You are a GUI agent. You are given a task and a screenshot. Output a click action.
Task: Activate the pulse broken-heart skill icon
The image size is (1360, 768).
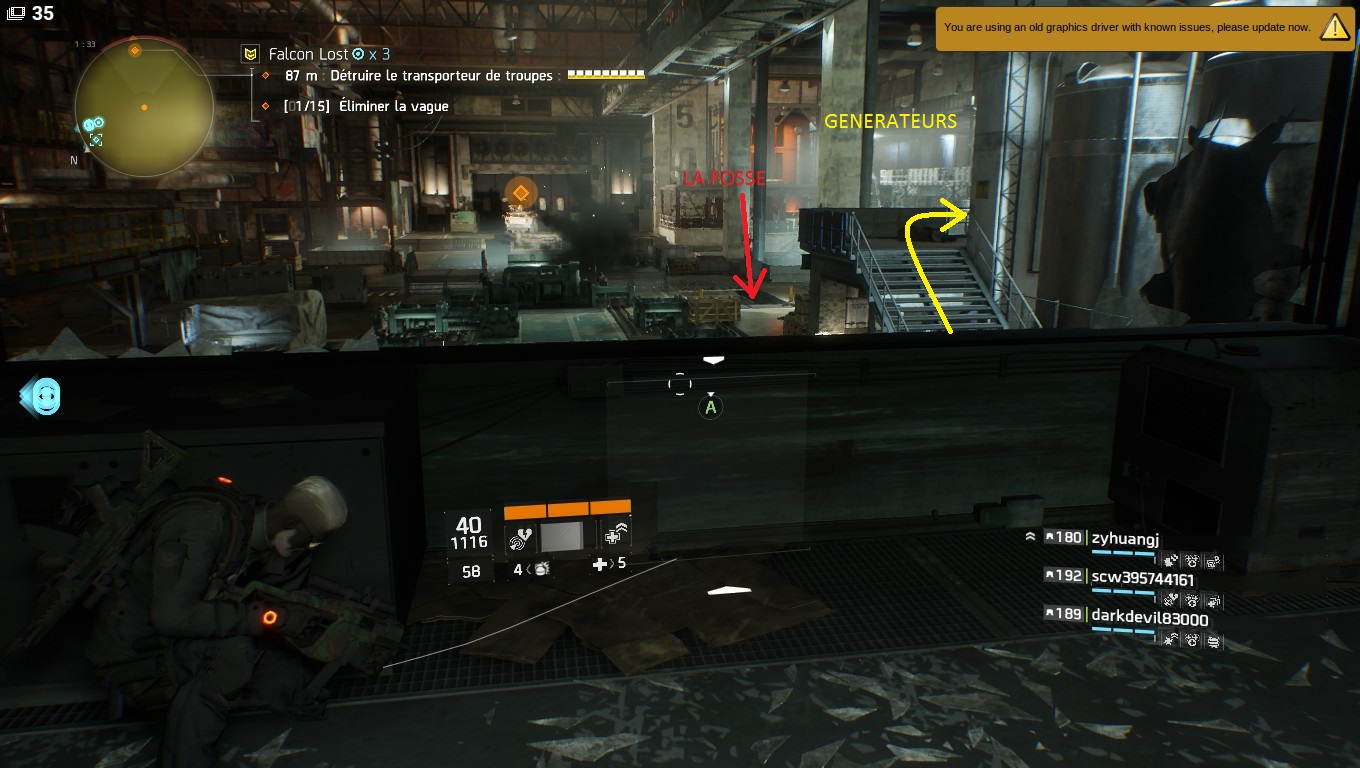coord(519,538)
